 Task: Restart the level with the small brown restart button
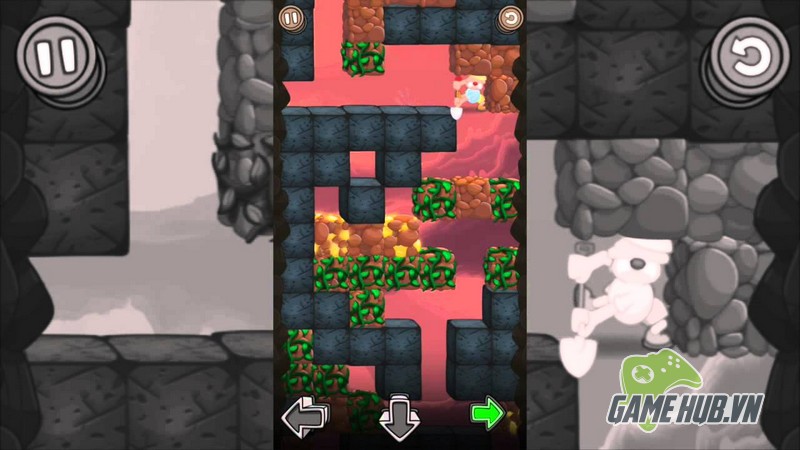tap(510, 17)
